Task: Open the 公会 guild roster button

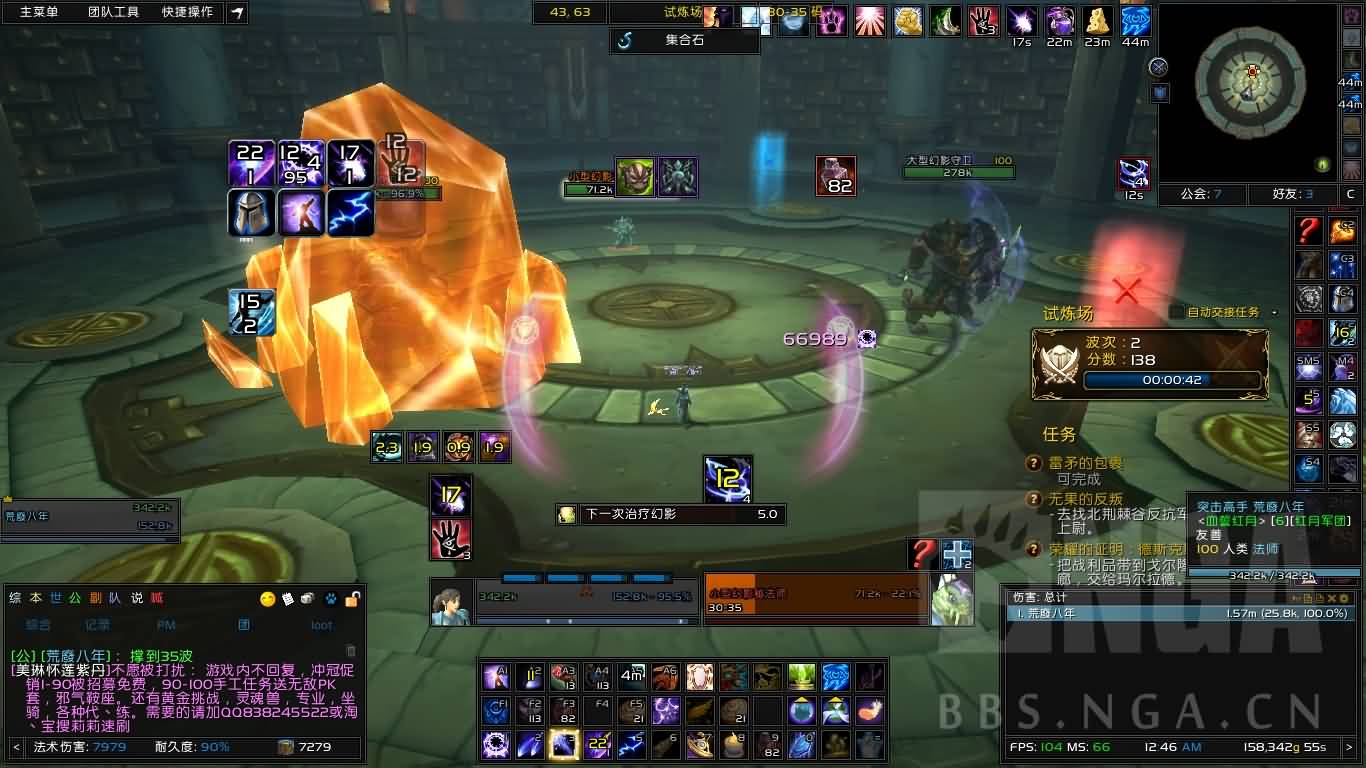Action: point(1201,194)
